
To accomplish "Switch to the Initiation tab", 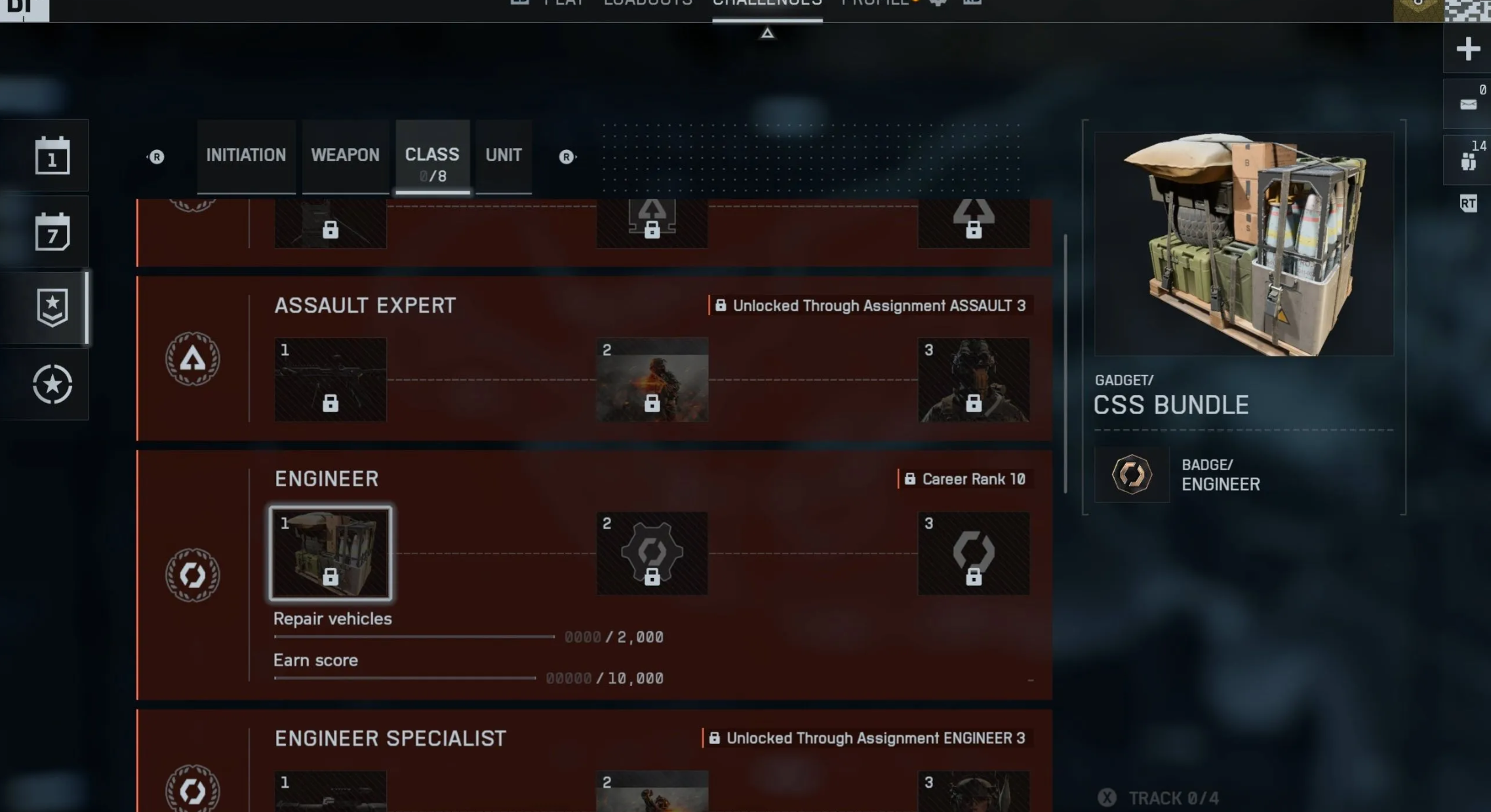I will (x=246, y=155).
